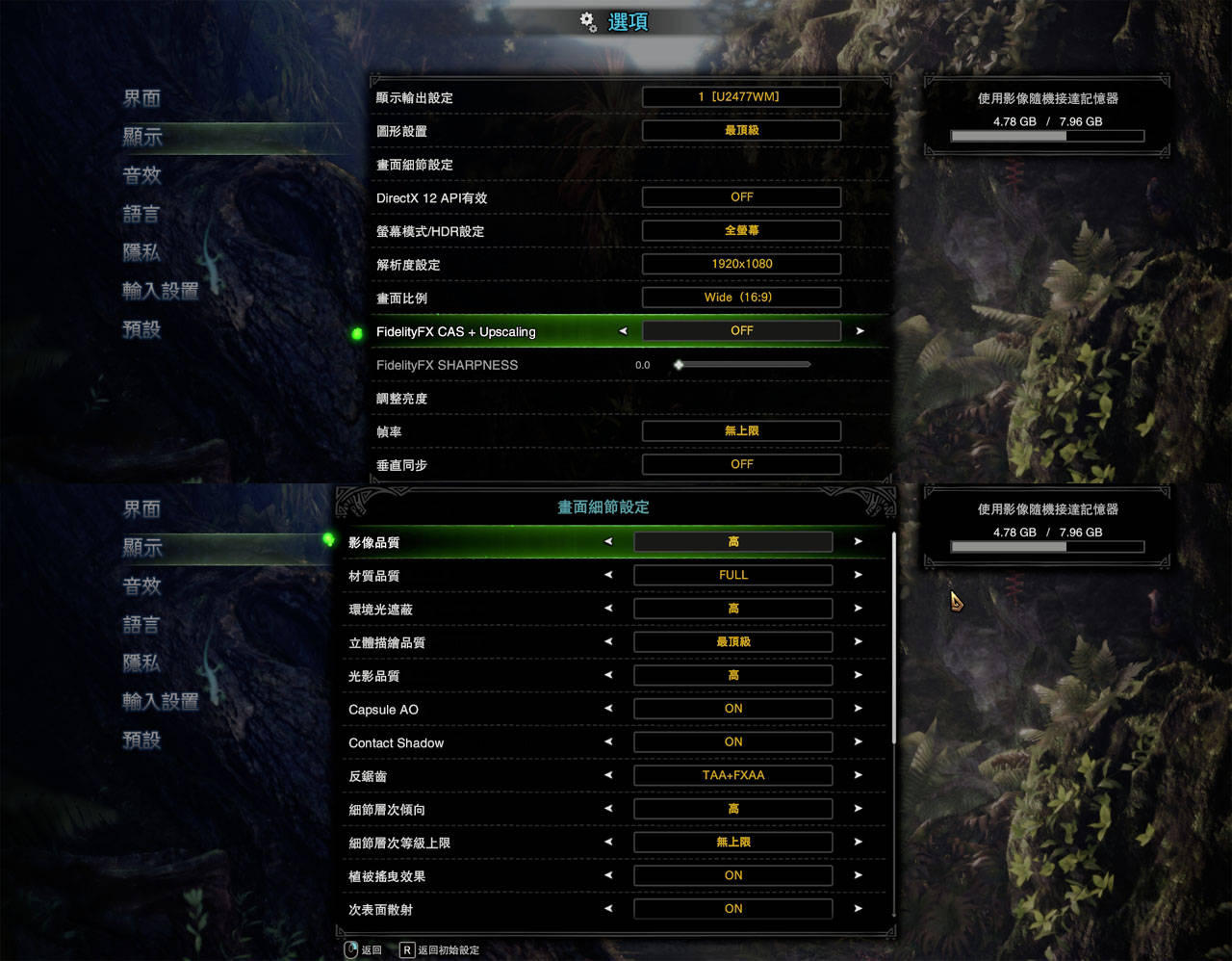1232x961 pixels.
Task: Toggle the Capsule AO value
Action: click(733, 709)
